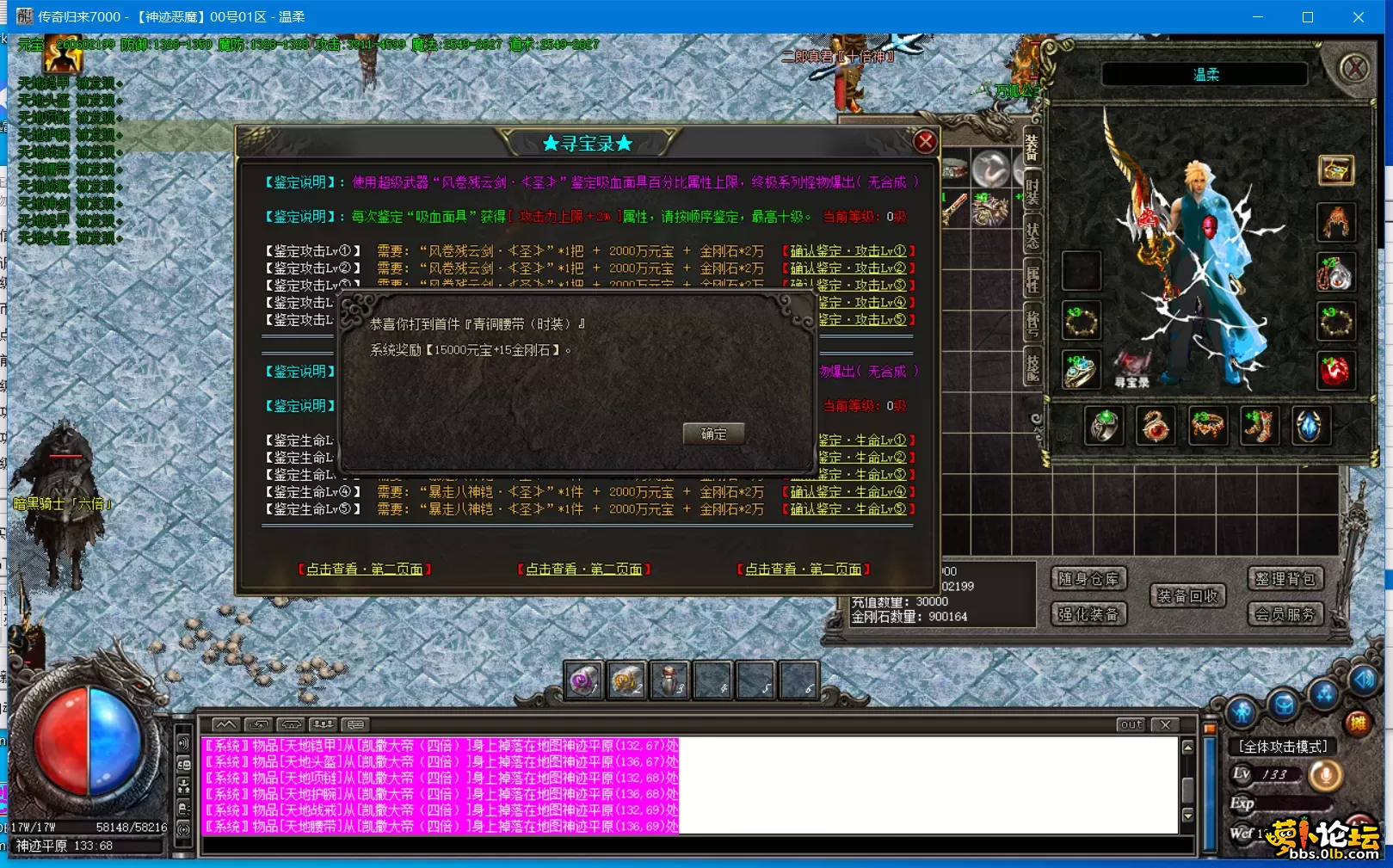Toggle the 'out' chat output switch

click(1130, 725)
